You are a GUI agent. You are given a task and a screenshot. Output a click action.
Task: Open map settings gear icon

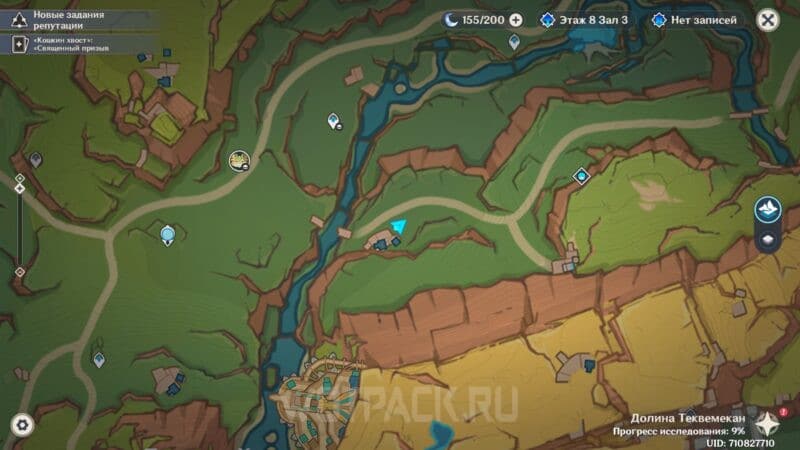22,424
